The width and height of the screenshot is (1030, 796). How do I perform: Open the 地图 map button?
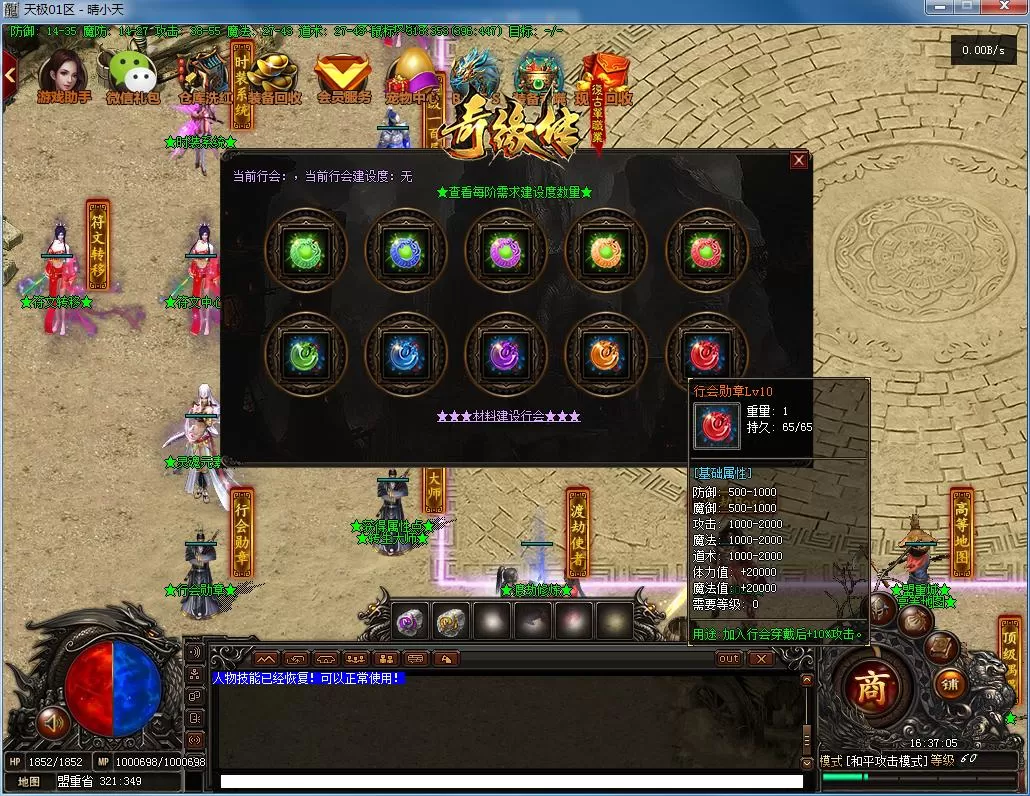(29, 781)
